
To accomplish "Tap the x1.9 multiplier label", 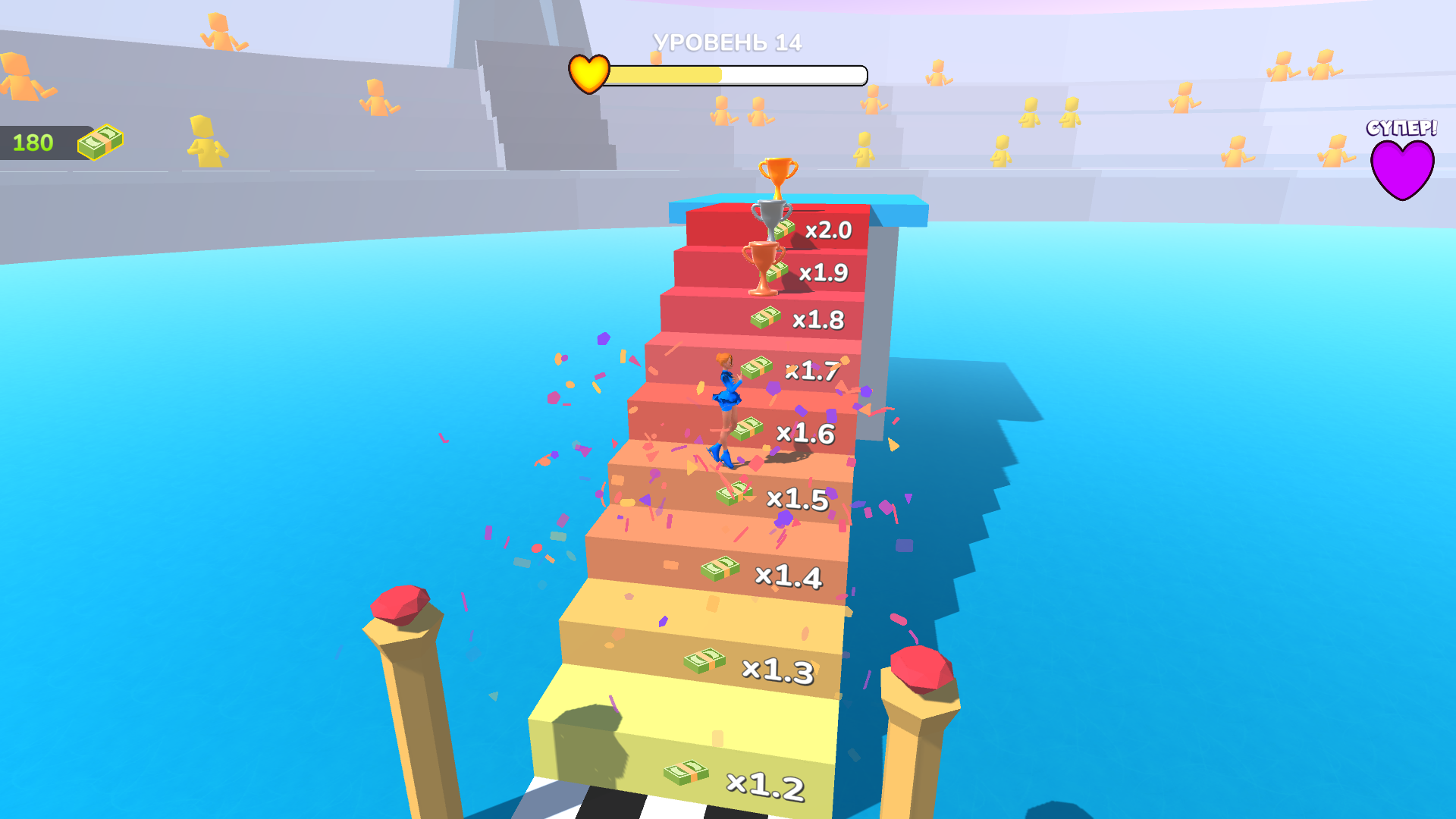I will [824, 272].
